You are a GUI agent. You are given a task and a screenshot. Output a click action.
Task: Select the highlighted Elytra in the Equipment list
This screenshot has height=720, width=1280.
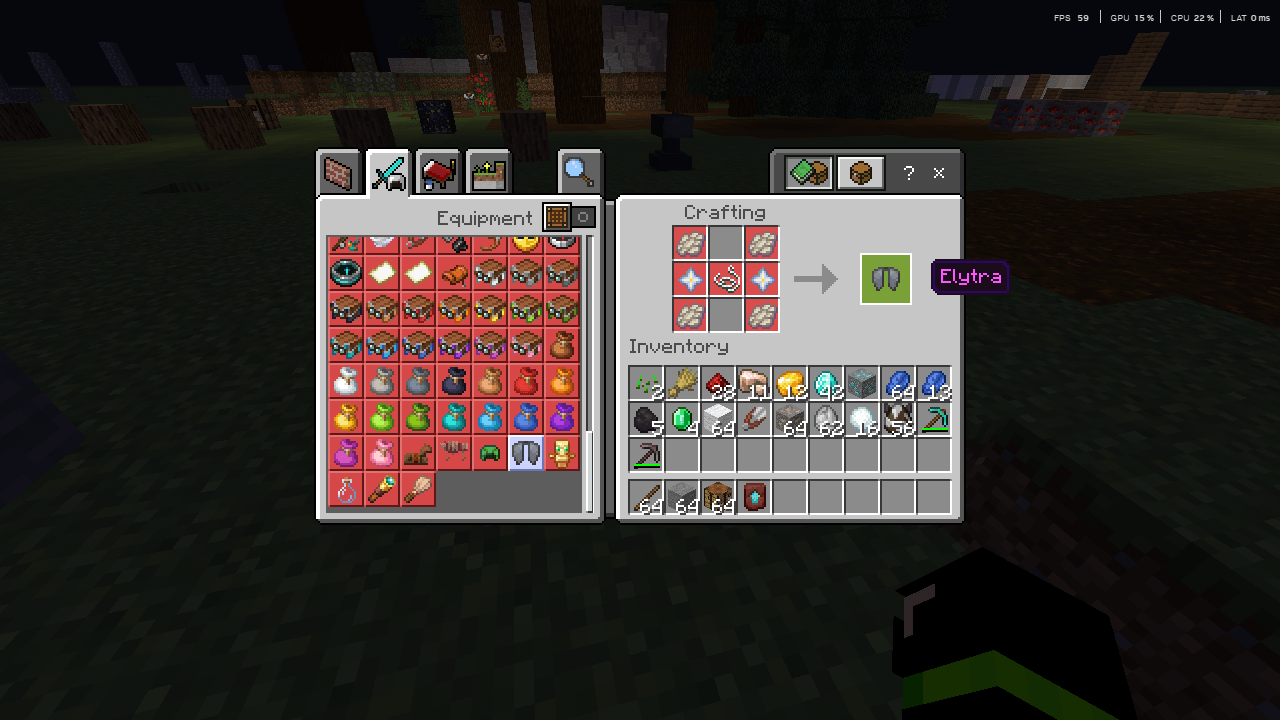[x=525, y=453]
